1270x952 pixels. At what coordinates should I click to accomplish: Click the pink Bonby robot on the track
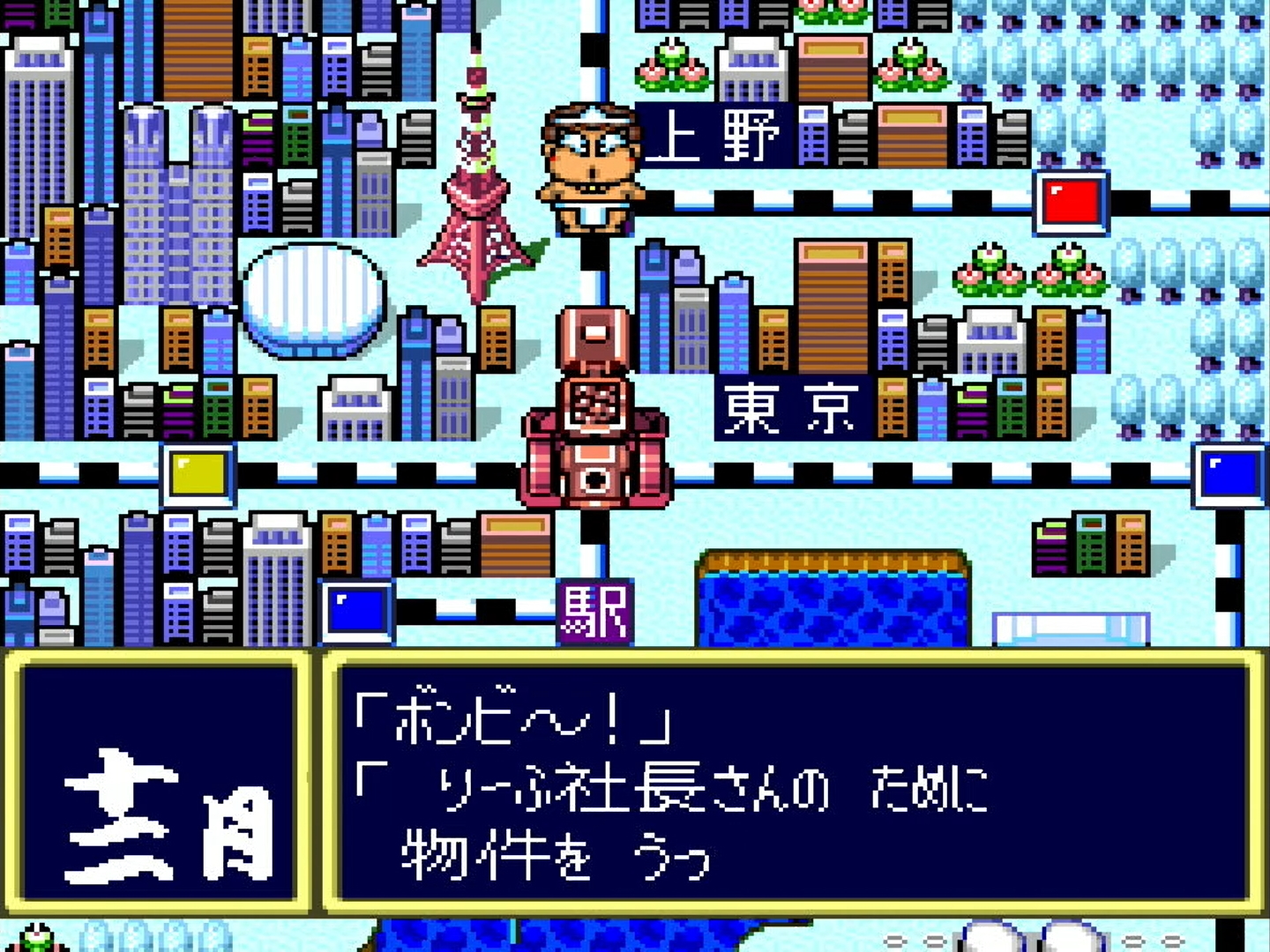click(x=595, y=405)
